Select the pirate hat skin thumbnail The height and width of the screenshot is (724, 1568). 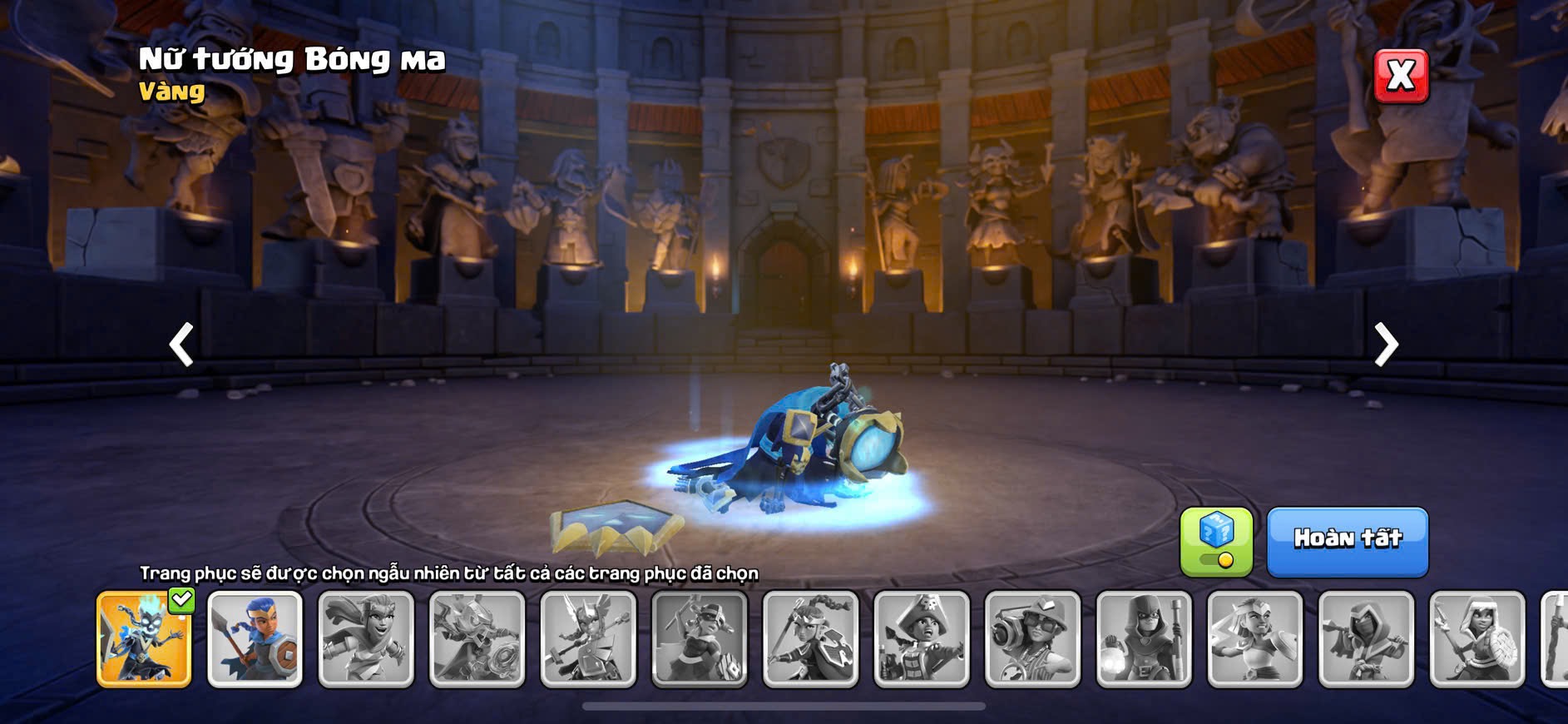pos(922,639)
